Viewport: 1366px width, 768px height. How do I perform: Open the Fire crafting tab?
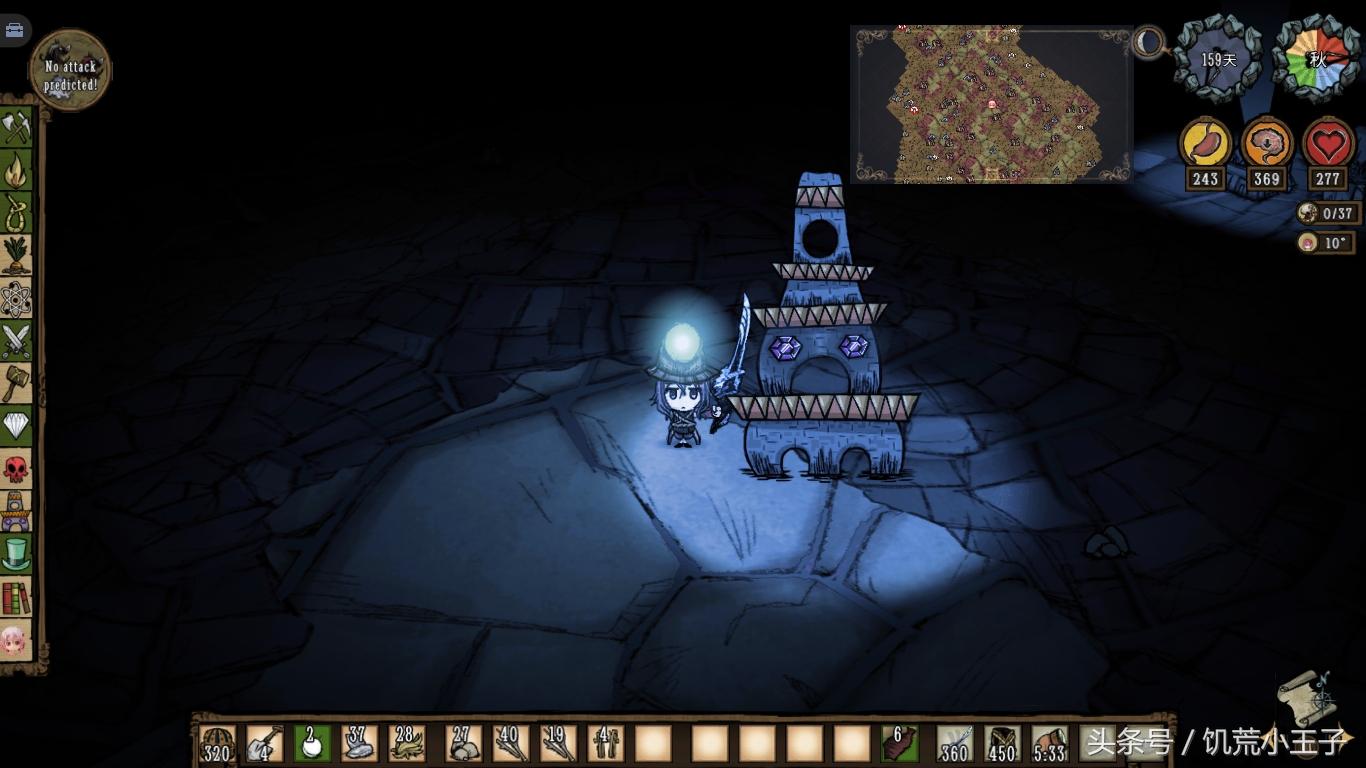click(16, 170)
